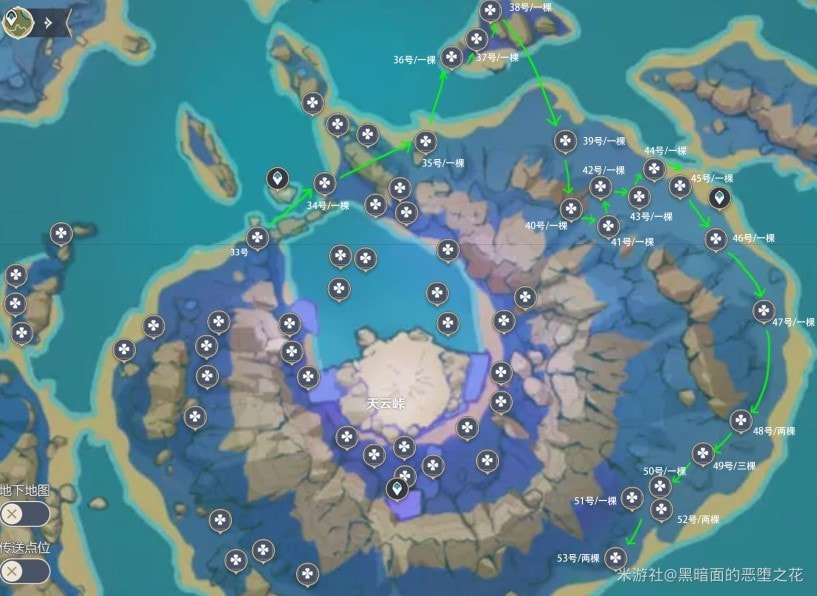Viewport: 817px width, 596px height.
Task: Select the 36号 plant marker
Action: pyautogui.click(x=451, y=58)
